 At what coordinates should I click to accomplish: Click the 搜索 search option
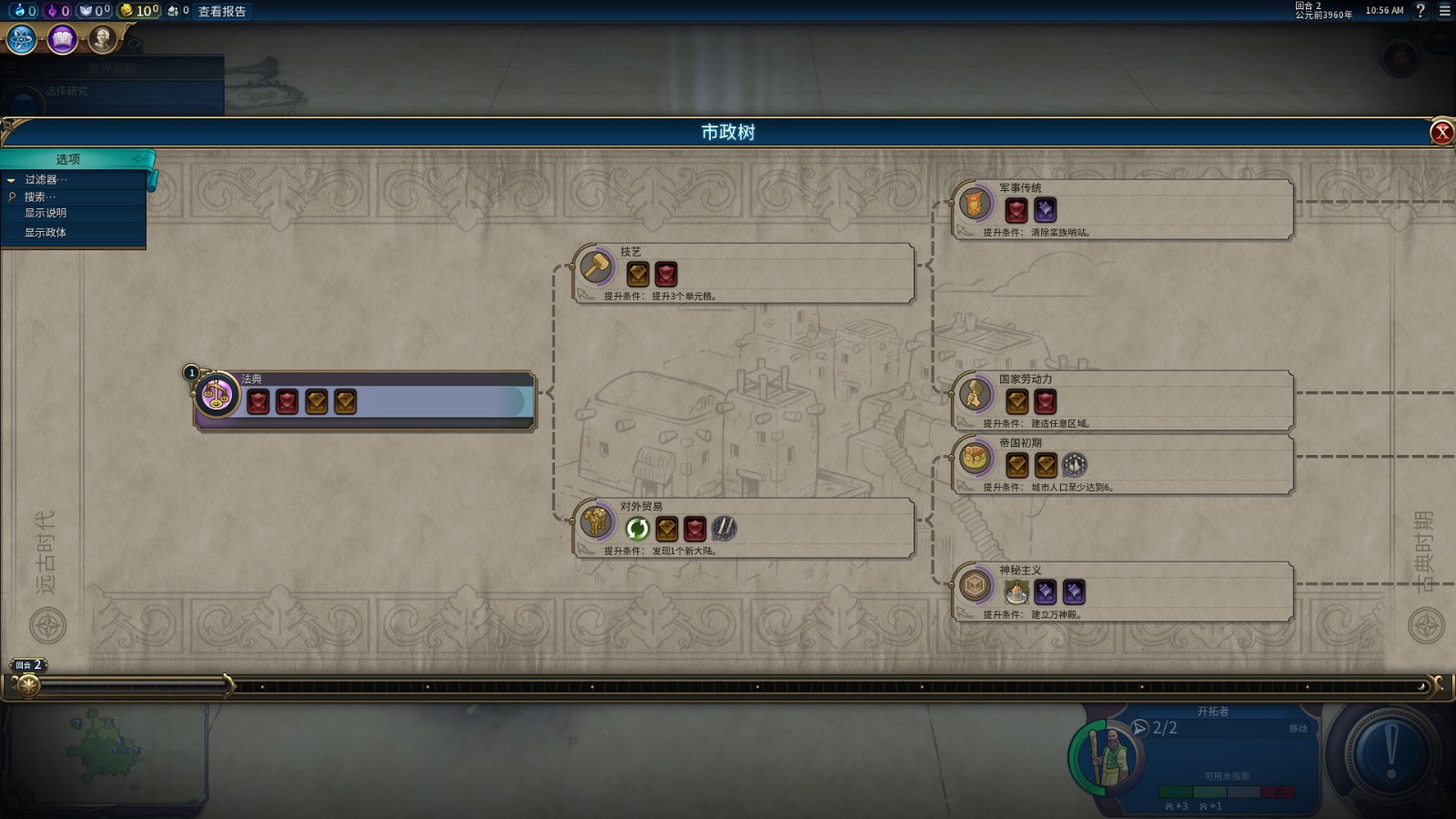tap(40, 197)
